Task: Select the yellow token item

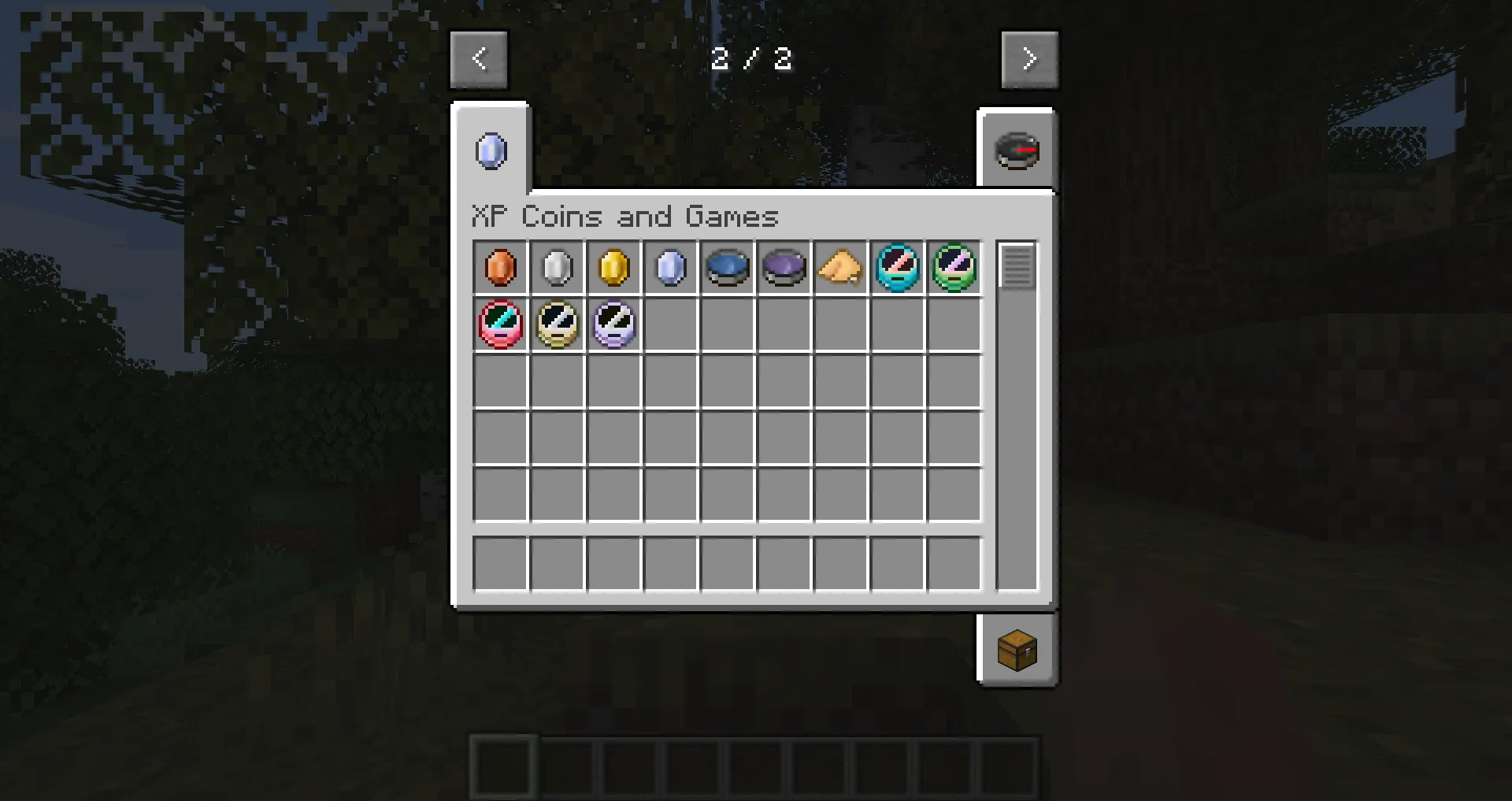Action: (x=558, y=324)
